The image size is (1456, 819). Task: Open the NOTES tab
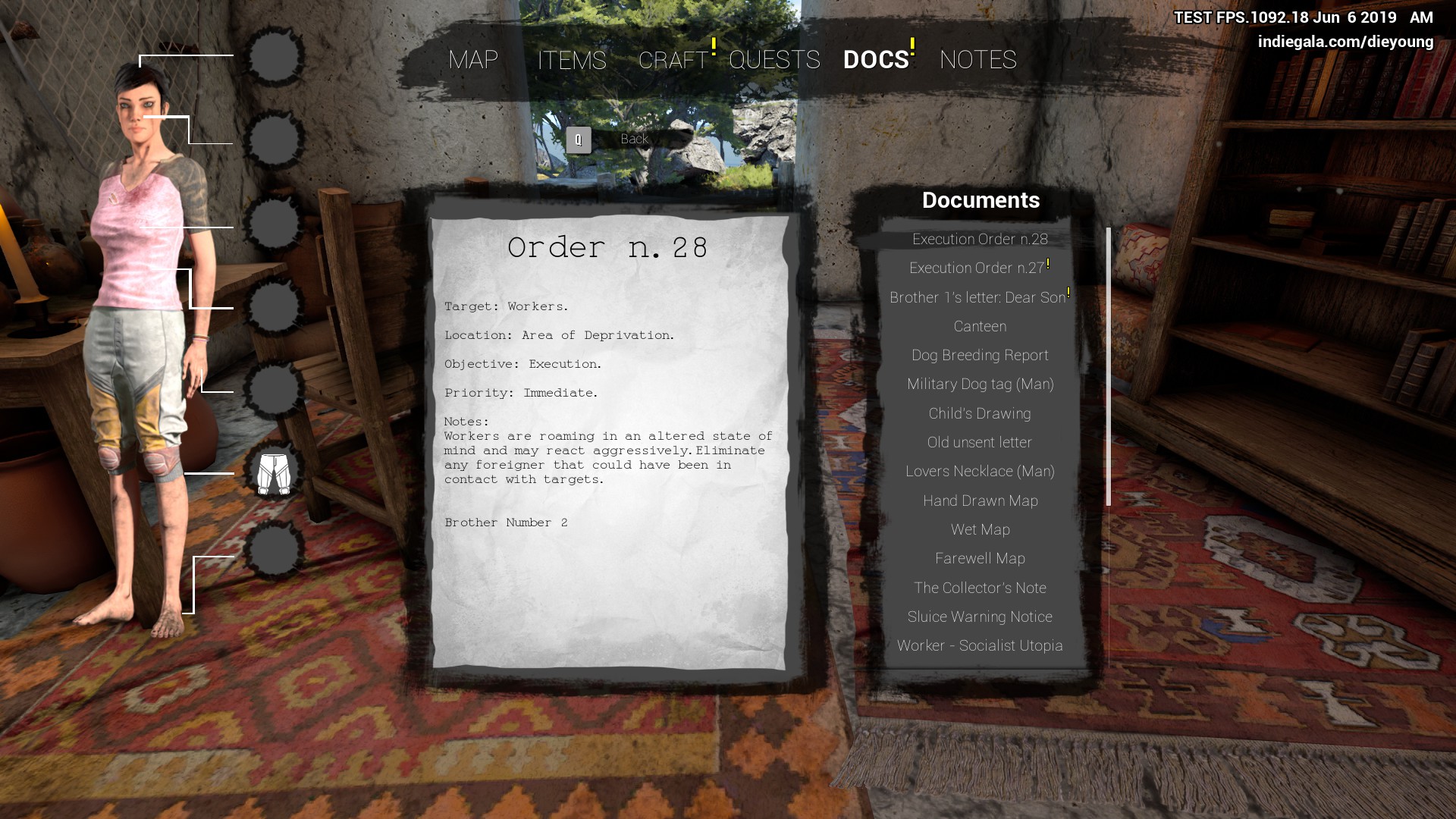point(977,59)
